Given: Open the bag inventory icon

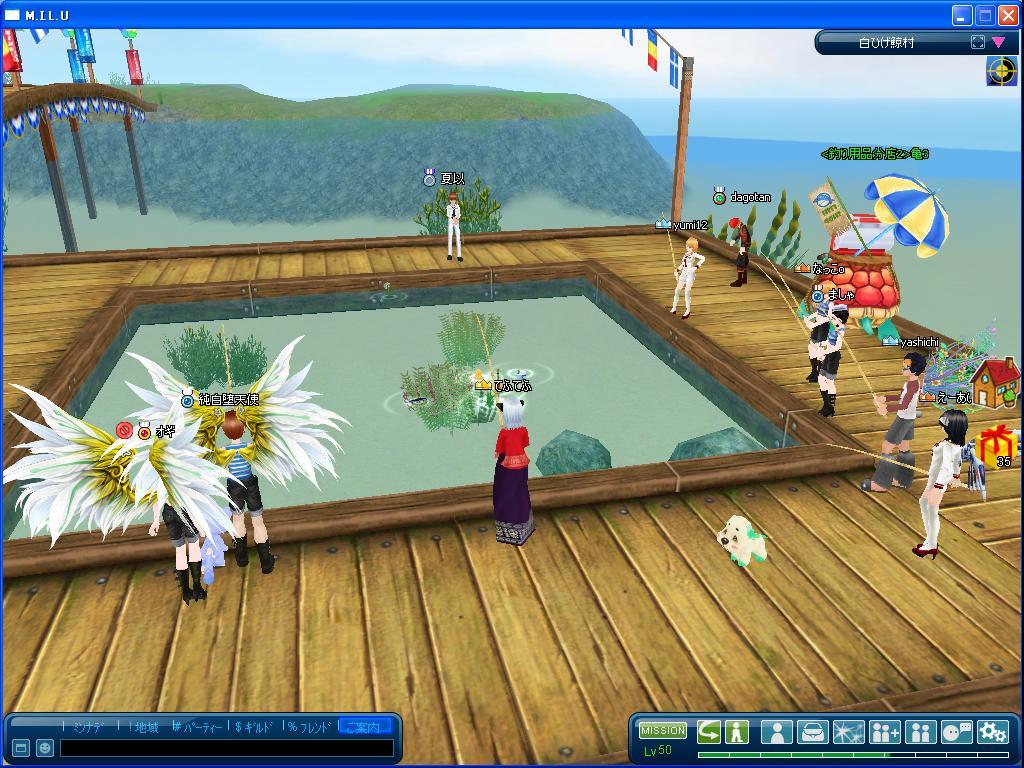Looking at the screenshot, I should pos(812,732).
